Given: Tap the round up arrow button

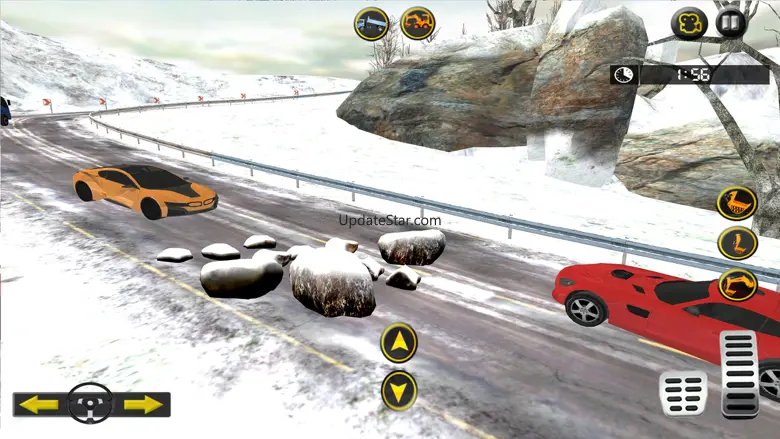Looking at the screenshot, I should pos(399,343).
